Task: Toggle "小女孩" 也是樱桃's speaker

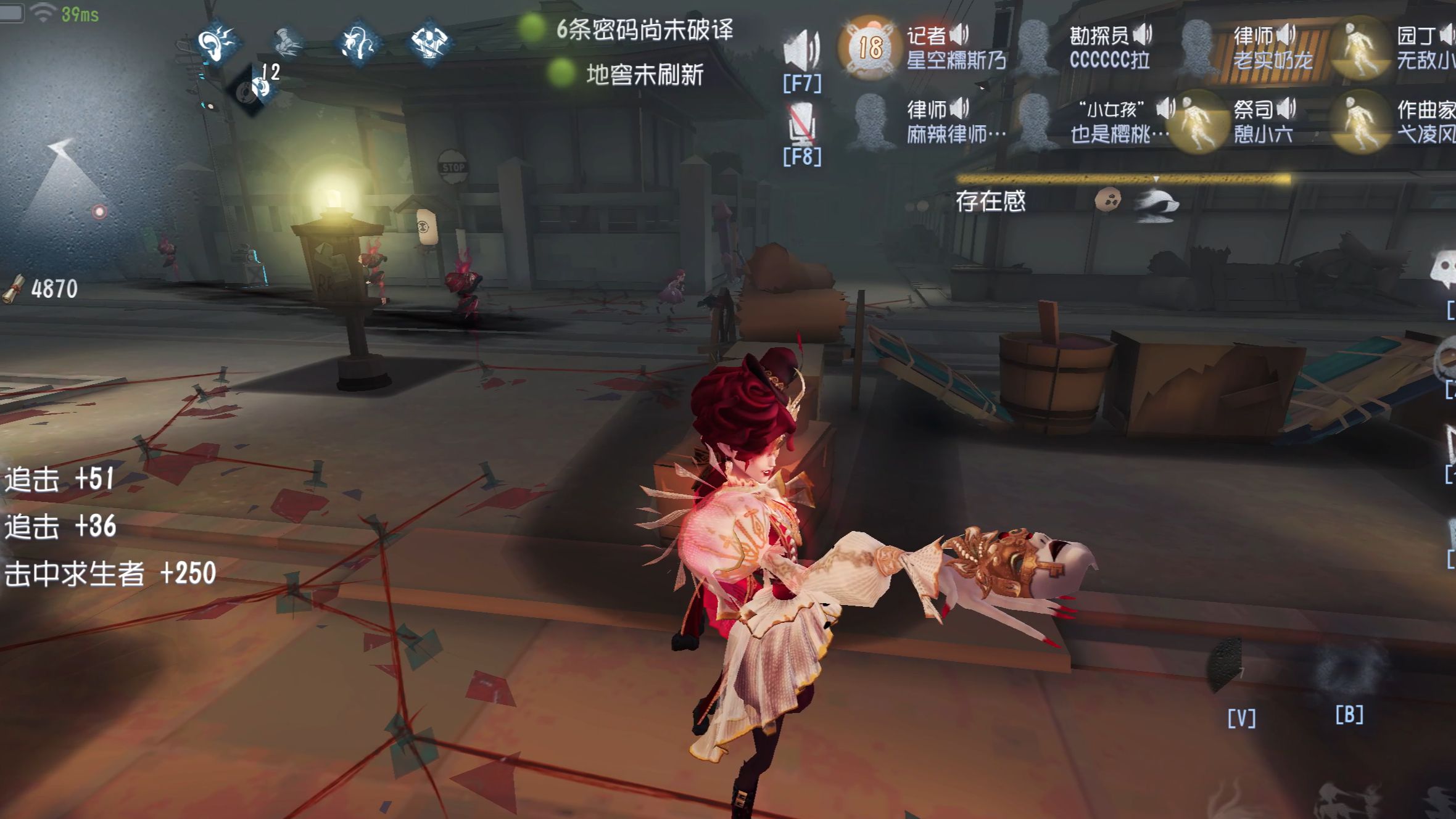Action: [1164, 108]
